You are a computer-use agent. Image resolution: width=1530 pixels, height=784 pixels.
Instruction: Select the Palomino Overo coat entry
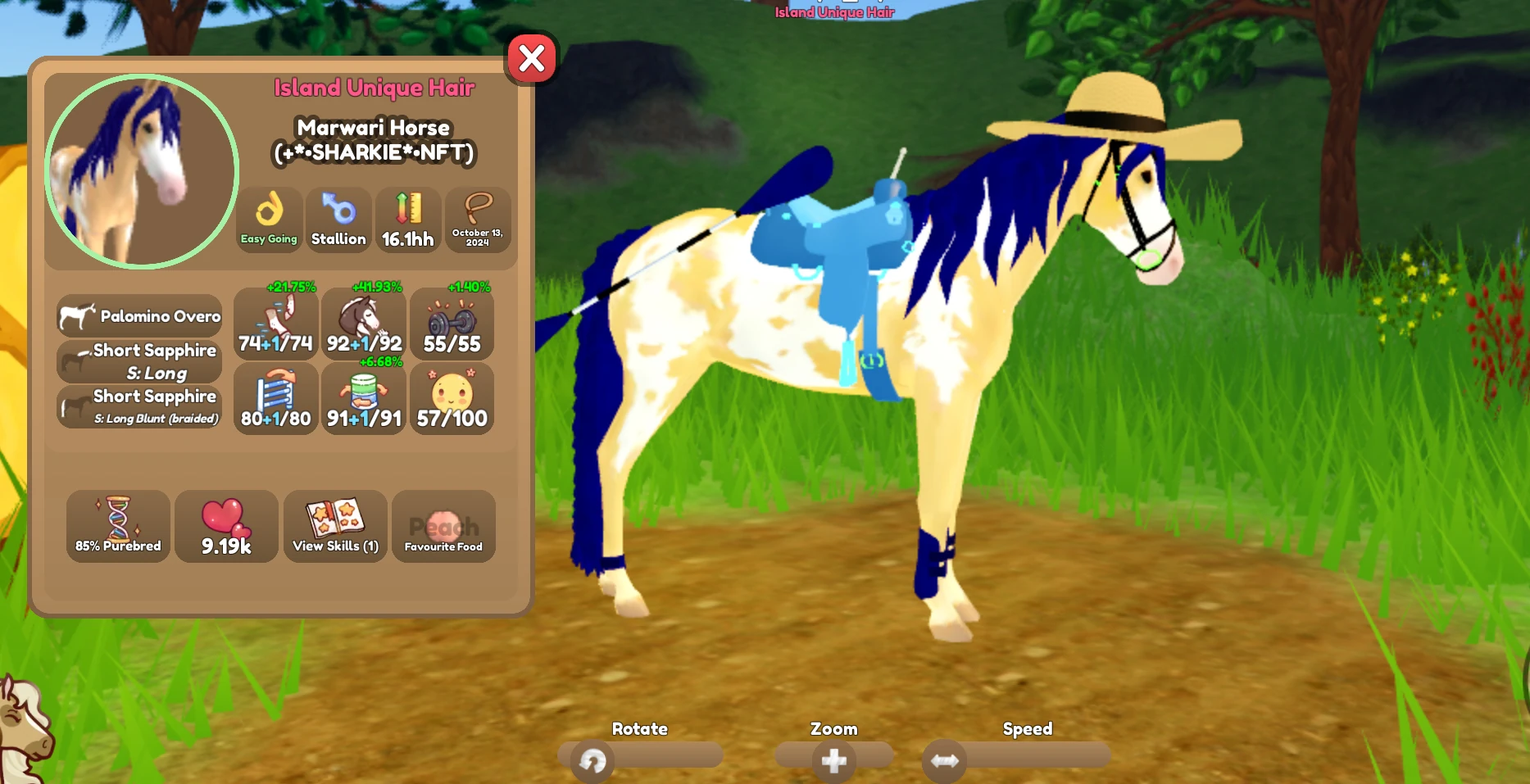point(139,316)
